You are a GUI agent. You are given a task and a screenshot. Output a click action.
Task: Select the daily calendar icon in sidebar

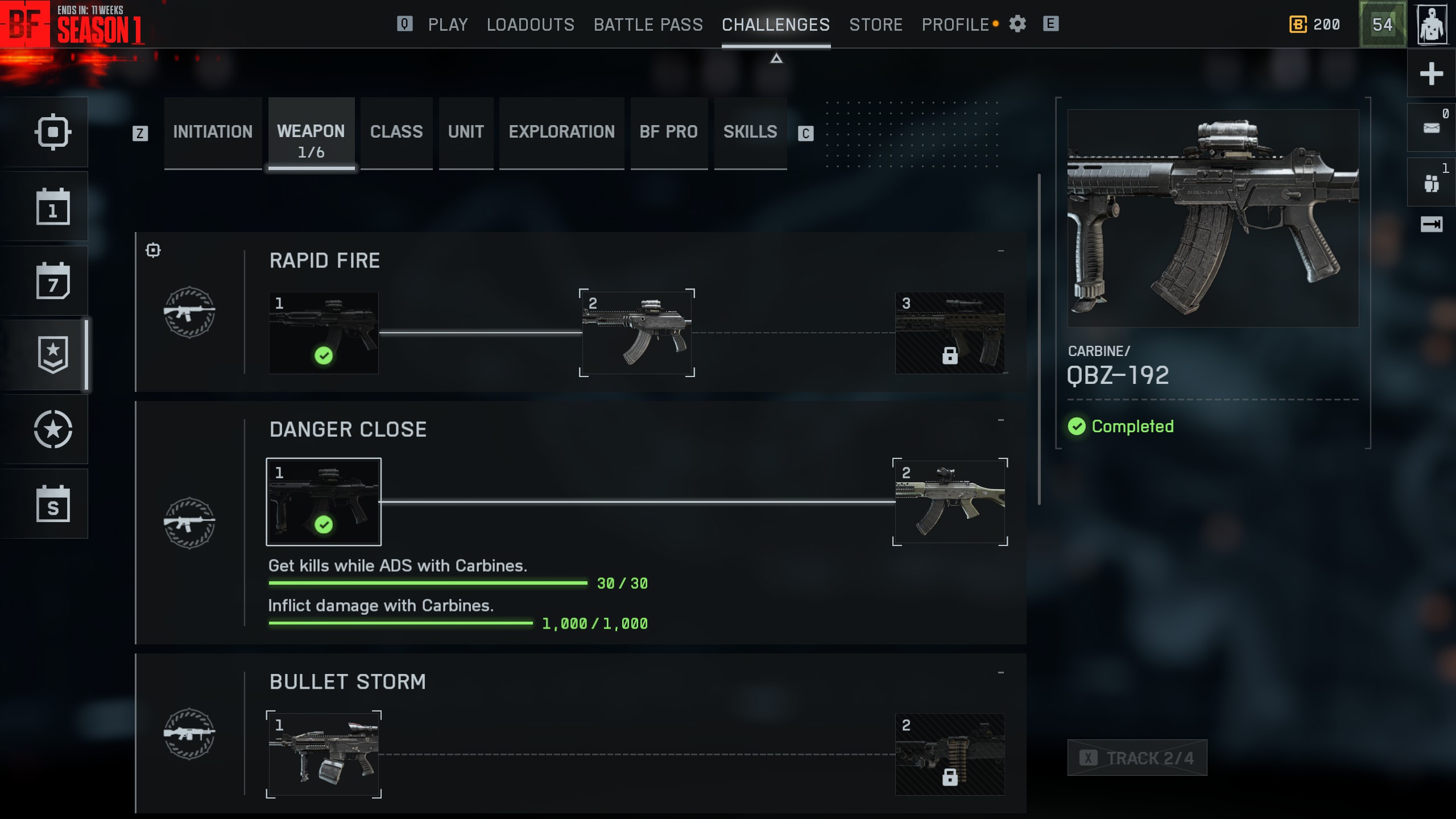[53, 207]
